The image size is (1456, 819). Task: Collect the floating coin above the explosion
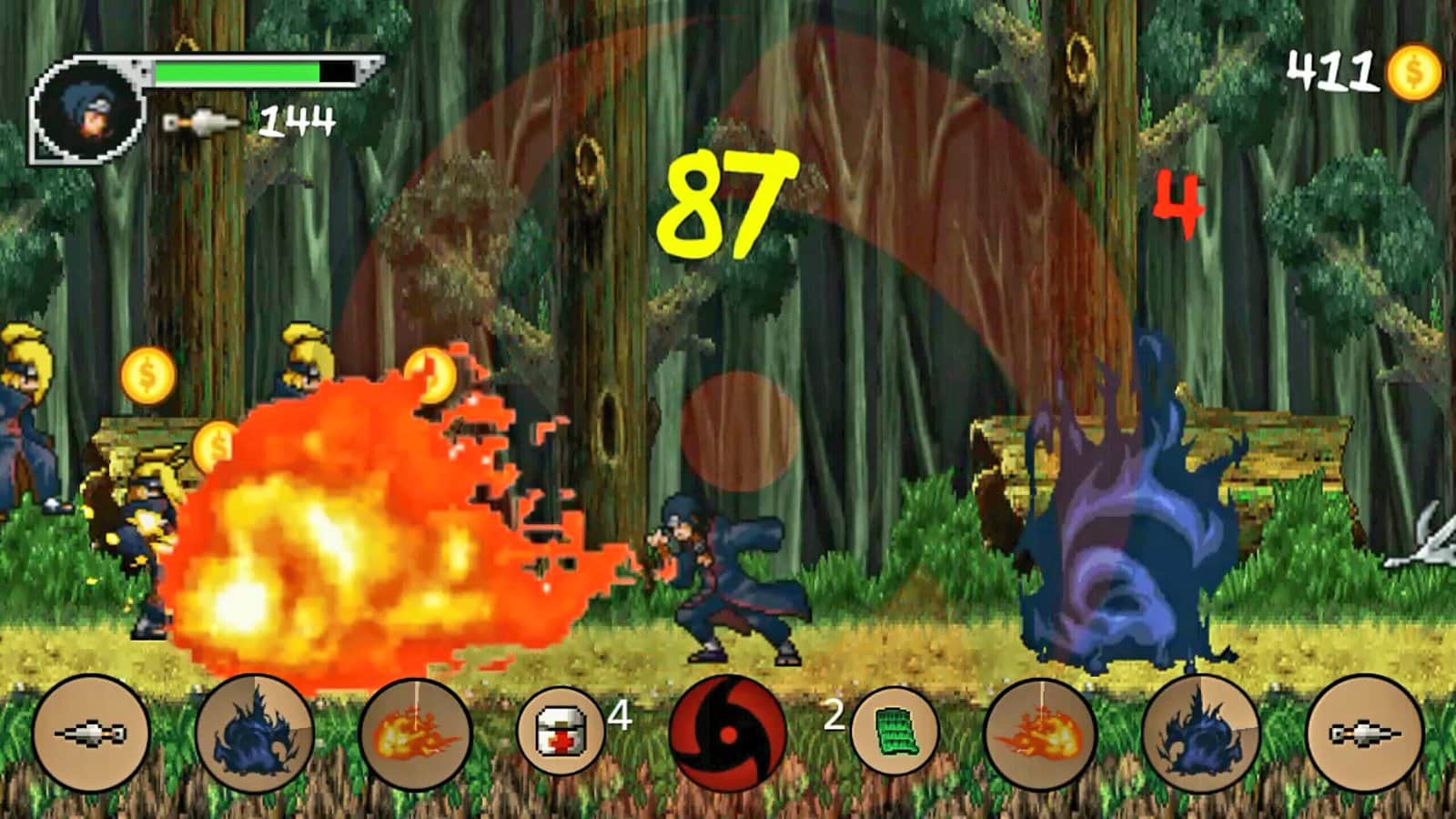coord(432,376)
